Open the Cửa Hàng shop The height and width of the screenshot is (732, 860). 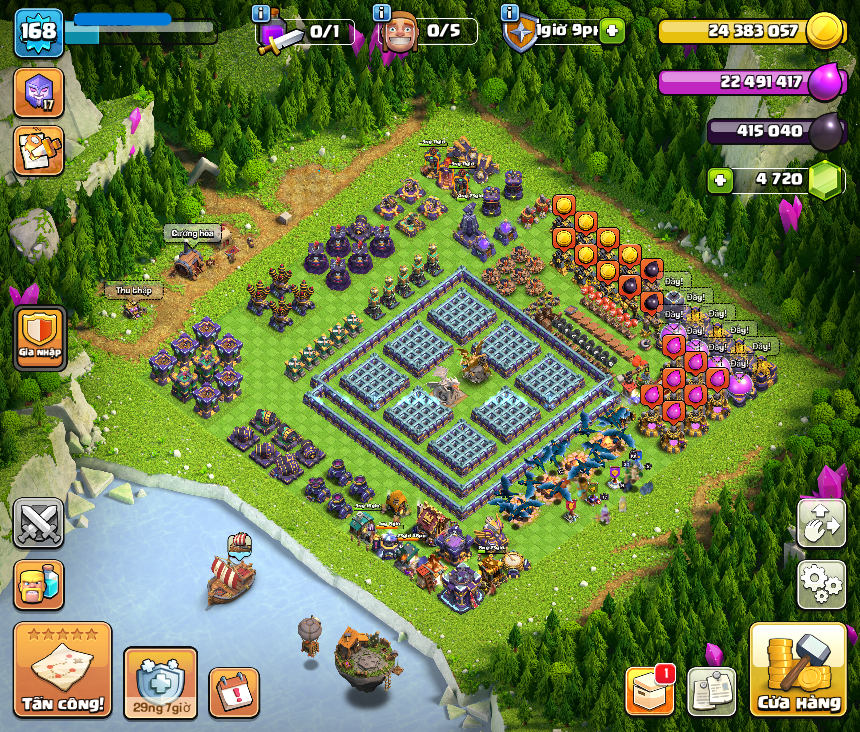pos(797,670)
